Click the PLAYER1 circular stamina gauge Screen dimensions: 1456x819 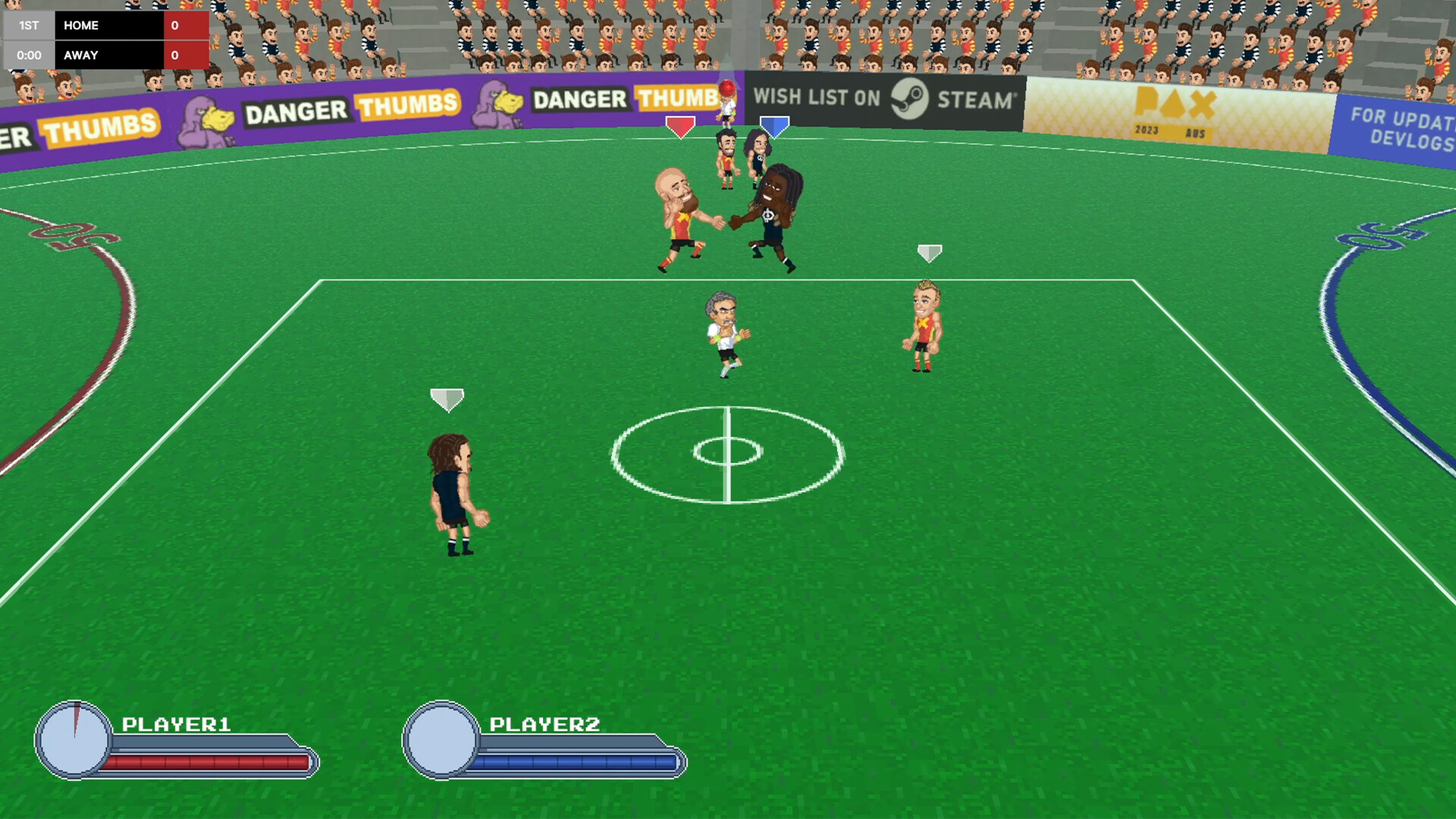(74, 739)
